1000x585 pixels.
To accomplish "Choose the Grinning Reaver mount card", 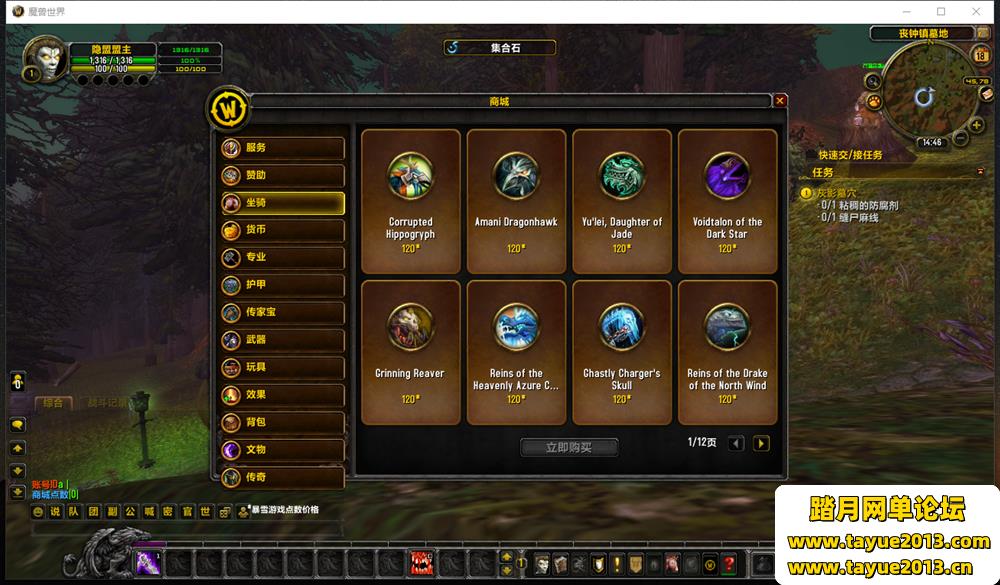I will [x=410, y=352].
